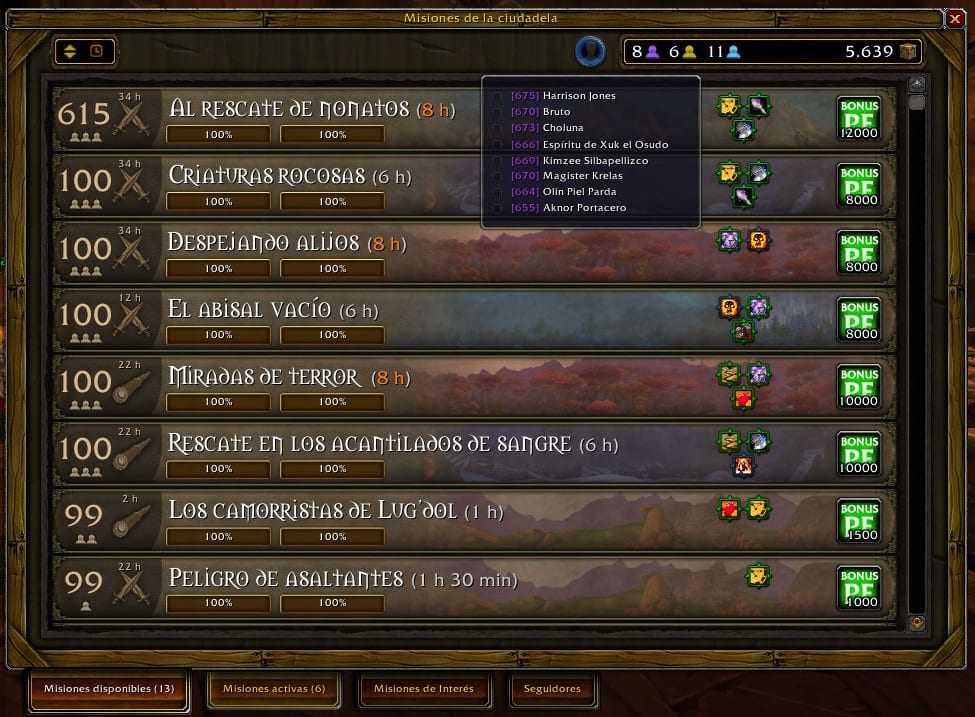Show the Seguidores tab

552,689
